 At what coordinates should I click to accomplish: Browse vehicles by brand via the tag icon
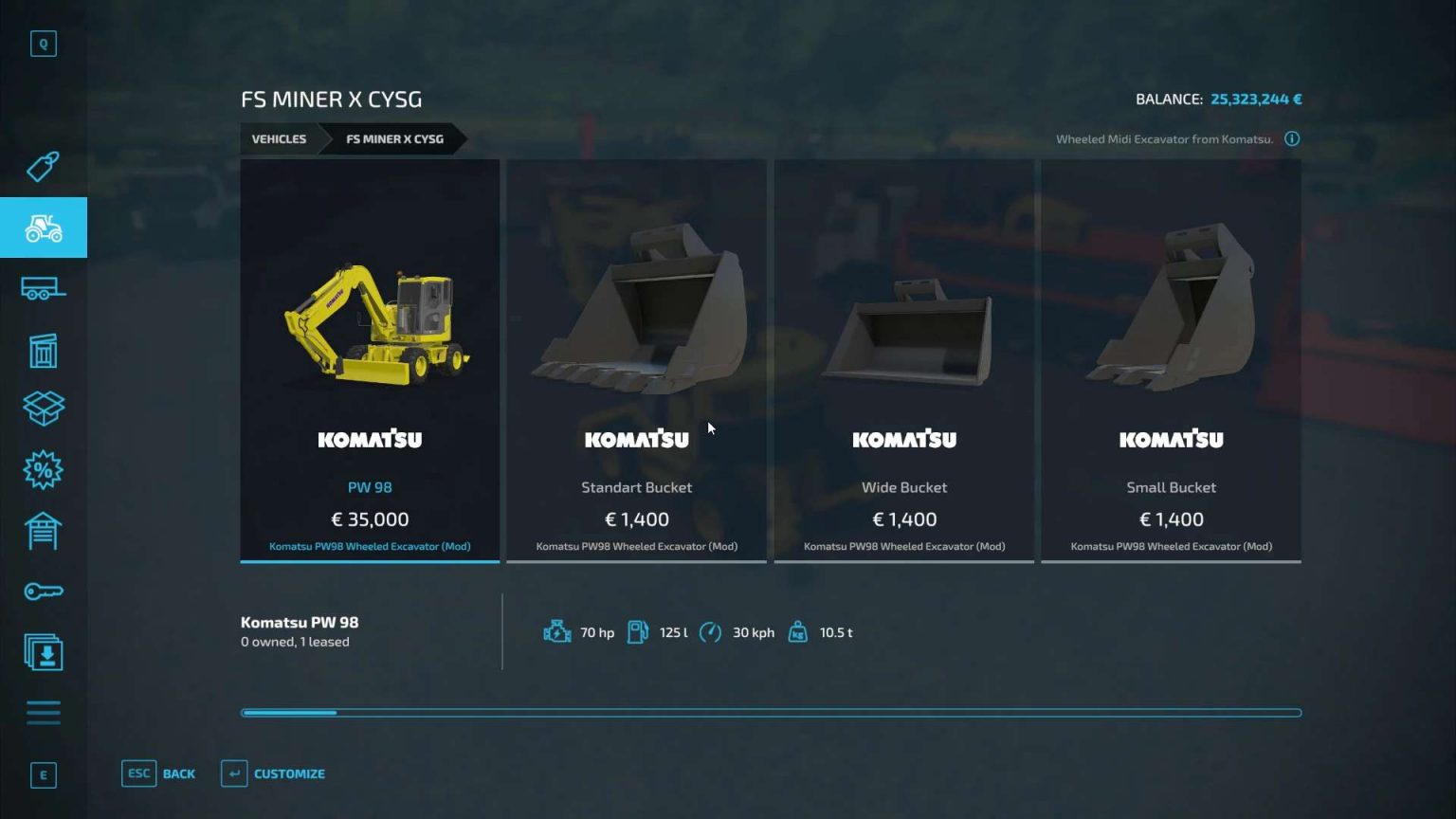(44, 167)
